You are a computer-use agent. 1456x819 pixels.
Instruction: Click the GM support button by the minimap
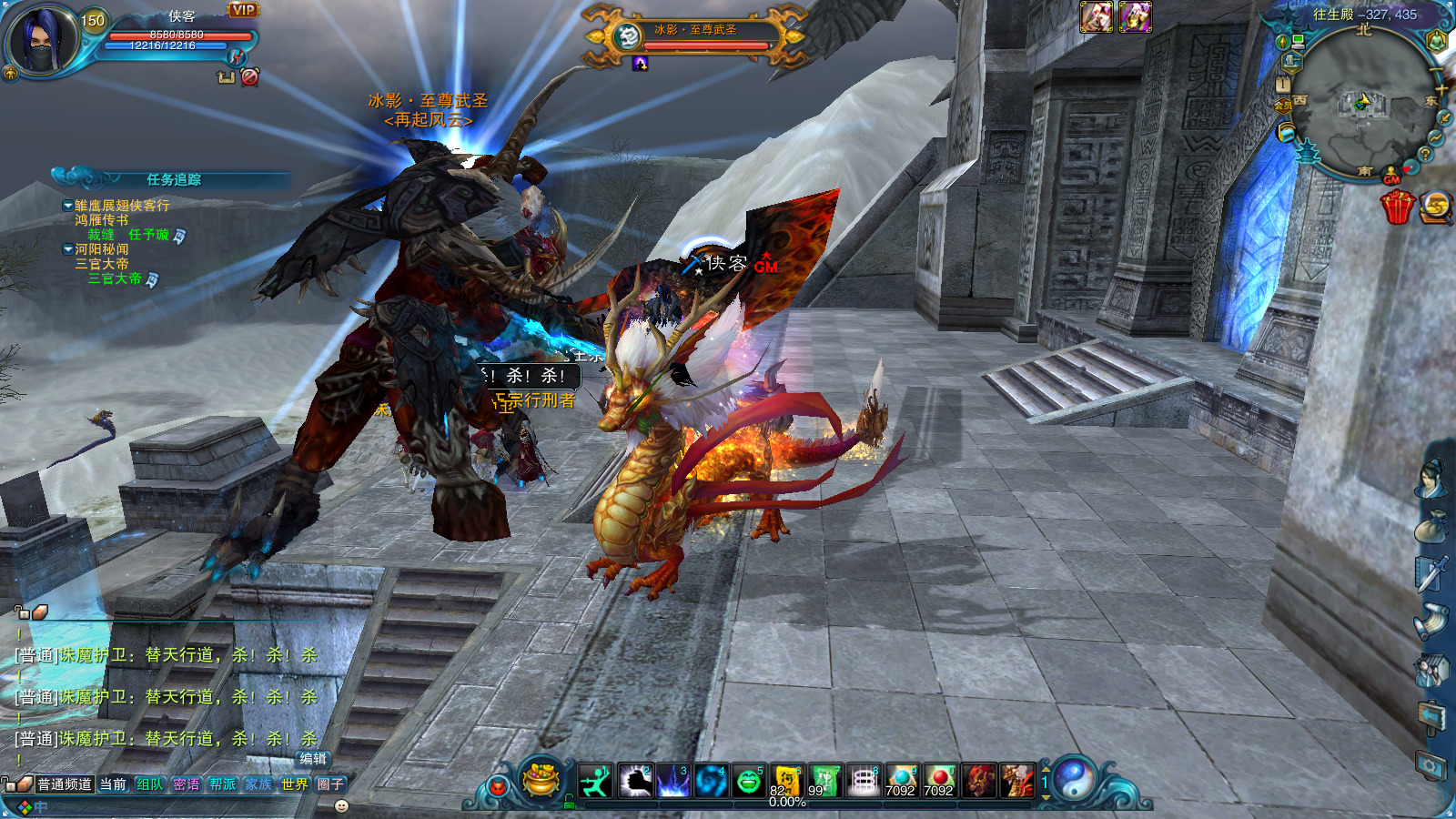(1391, 177)
